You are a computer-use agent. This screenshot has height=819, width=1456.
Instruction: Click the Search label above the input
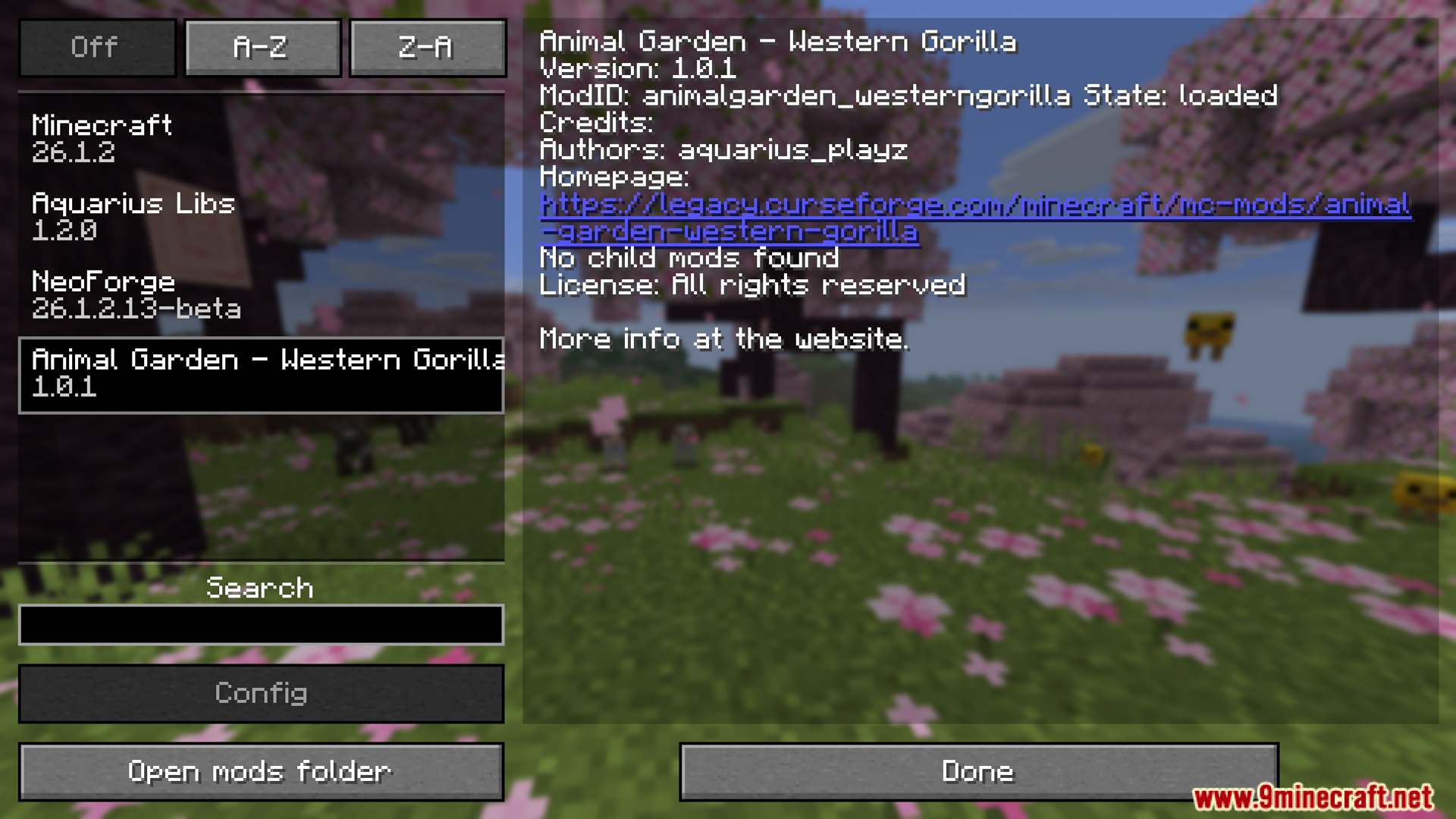261,588
